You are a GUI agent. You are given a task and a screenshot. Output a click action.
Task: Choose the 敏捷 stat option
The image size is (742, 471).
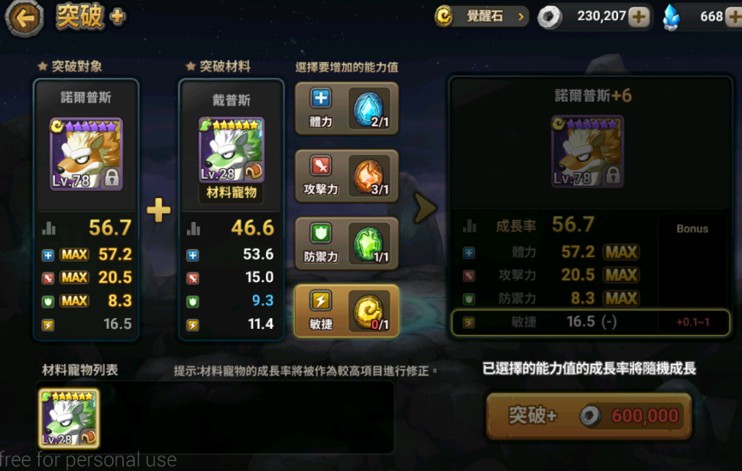[x=346, y=311]
